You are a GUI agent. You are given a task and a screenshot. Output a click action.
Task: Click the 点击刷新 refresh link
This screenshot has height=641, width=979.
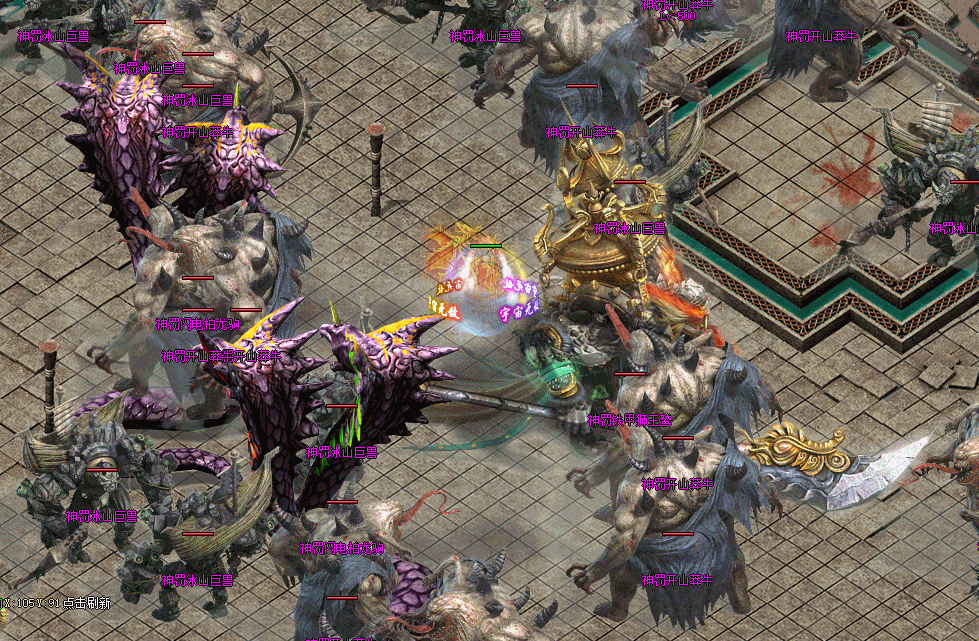87,603
